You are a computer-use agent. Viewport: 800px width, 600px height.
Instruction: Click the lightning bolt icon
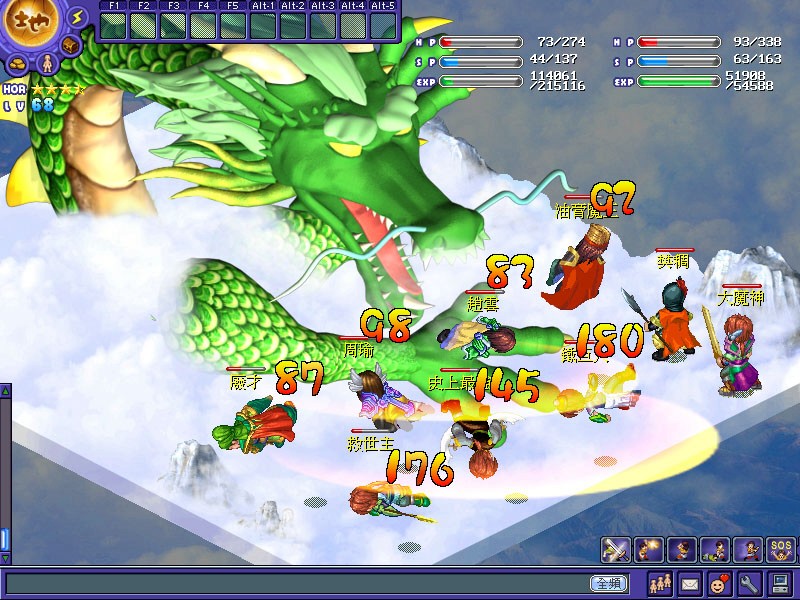click(77, 17)
